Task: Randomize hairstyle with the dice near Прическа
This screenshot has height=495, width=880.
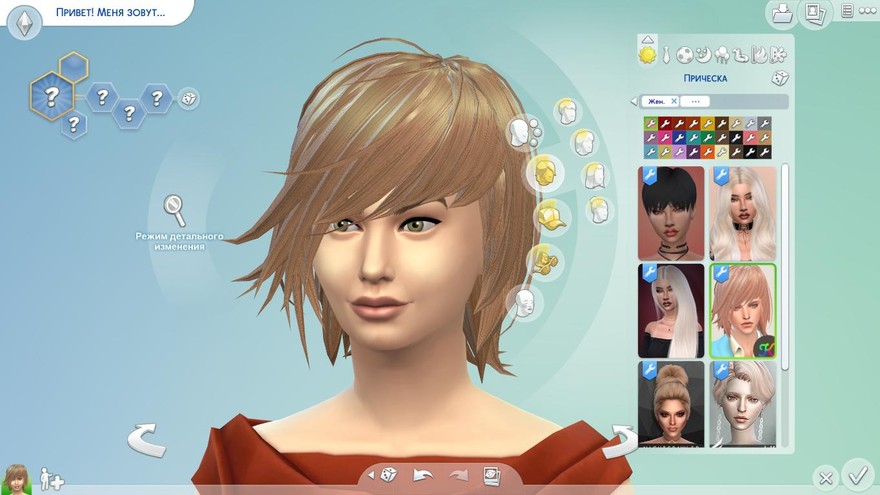Action: [x=779, y=78]
